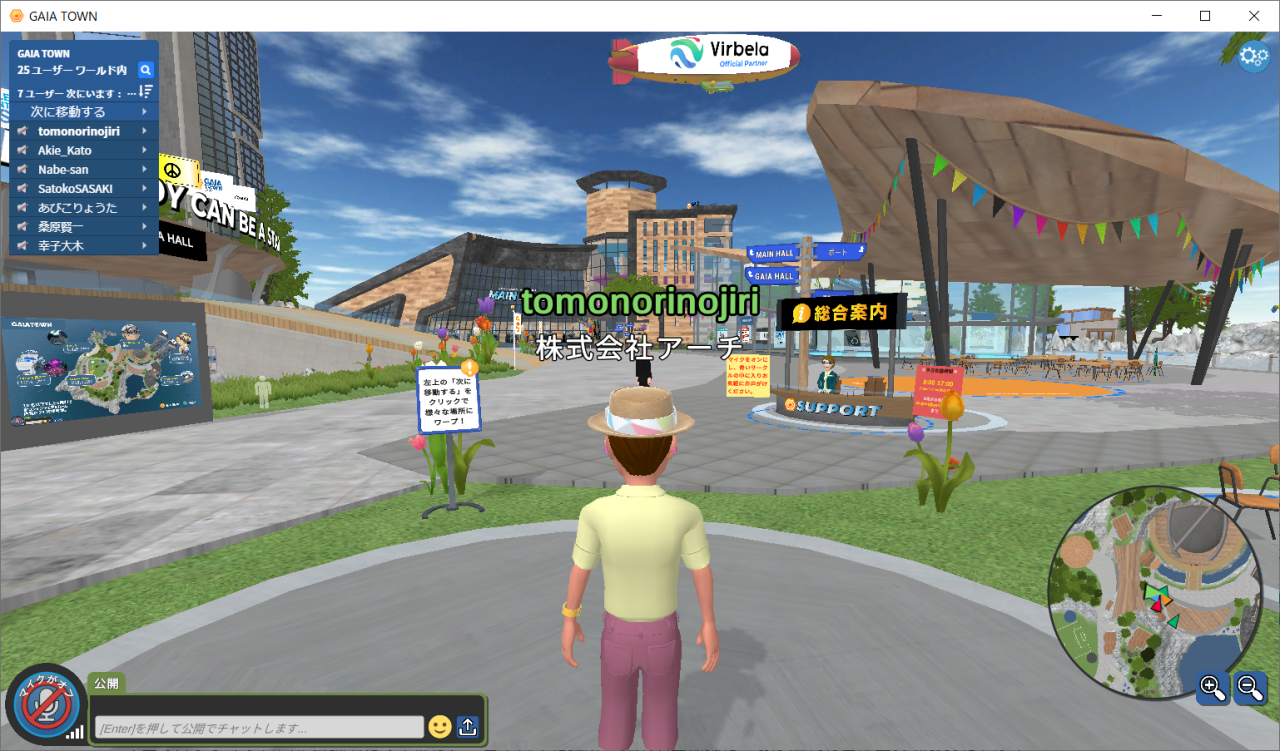
Task: Open the gear settings menu
Action: (x=1253, y=57)
